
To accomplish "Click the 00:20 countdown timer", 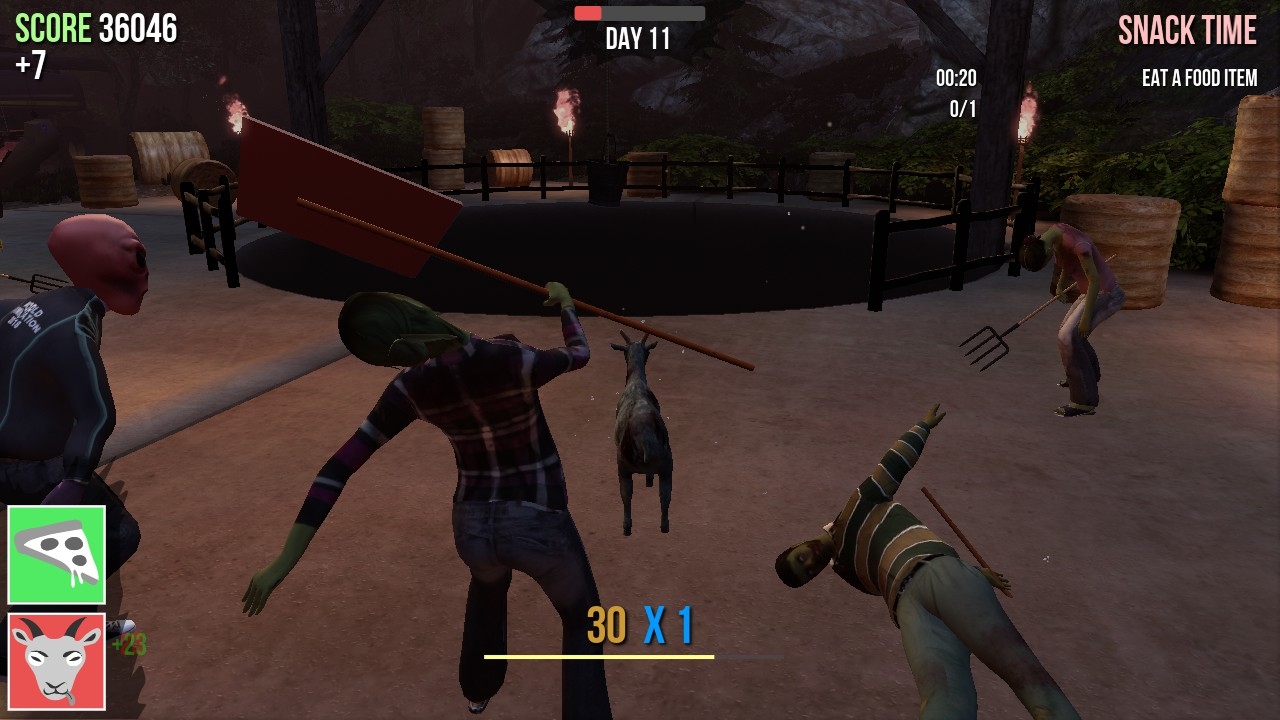I will (x=956, y=79).
